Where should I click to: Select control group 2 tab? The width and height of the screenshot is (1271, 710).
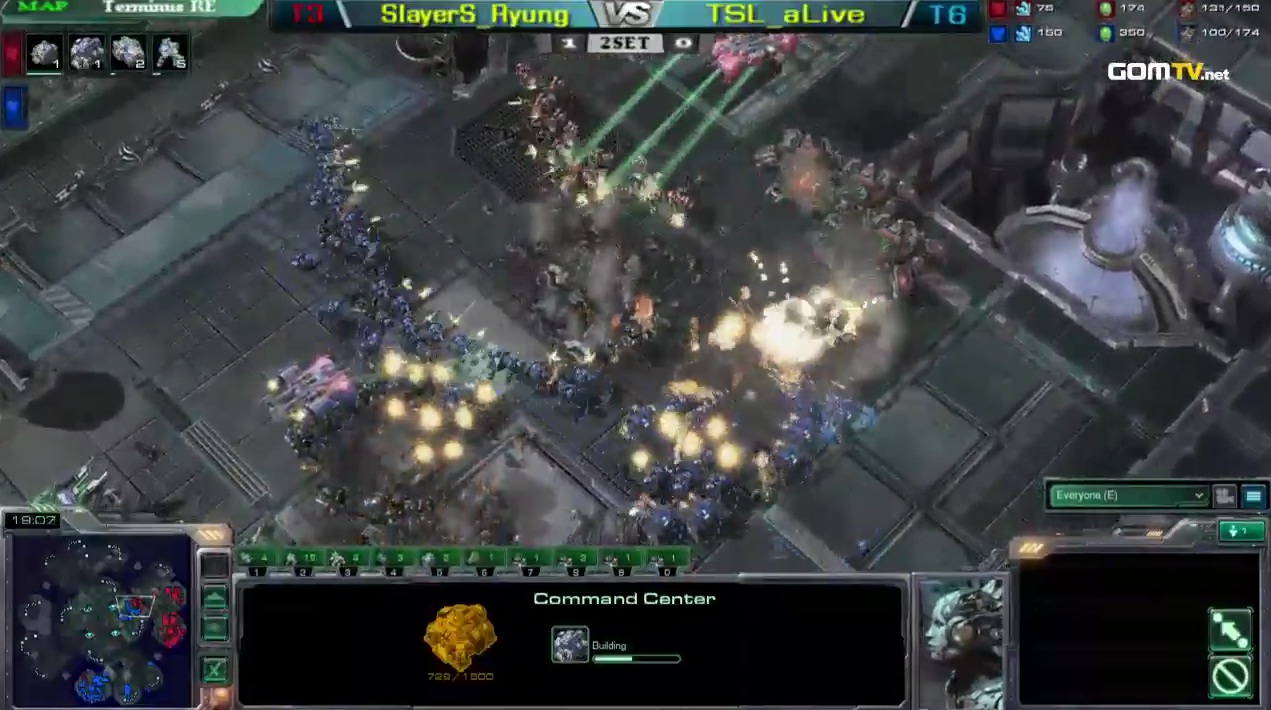pyautogui.click(x=302, y=560)
